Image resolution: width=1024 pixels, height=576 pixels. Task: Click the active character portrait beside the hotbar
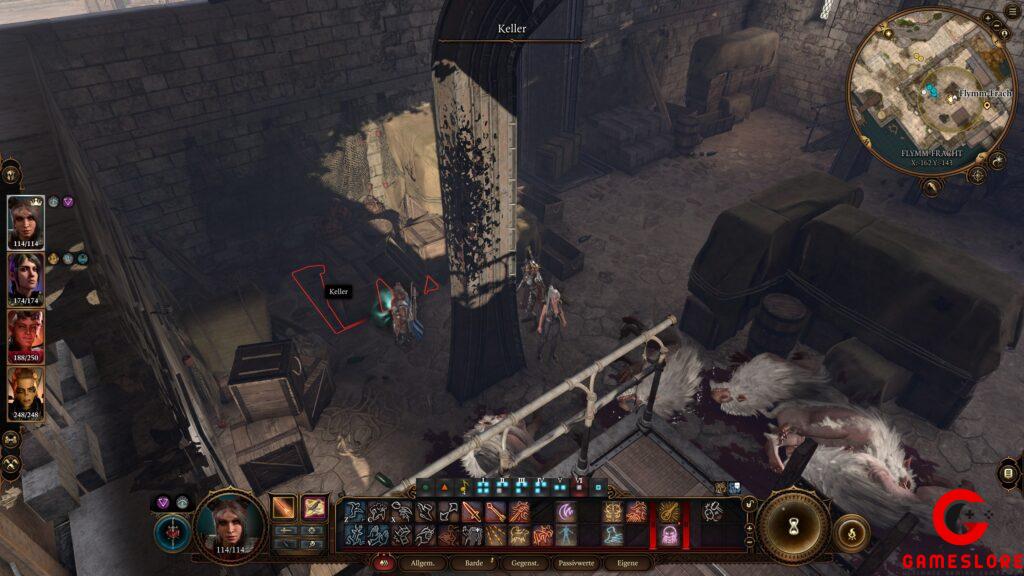tap(229, 523)
